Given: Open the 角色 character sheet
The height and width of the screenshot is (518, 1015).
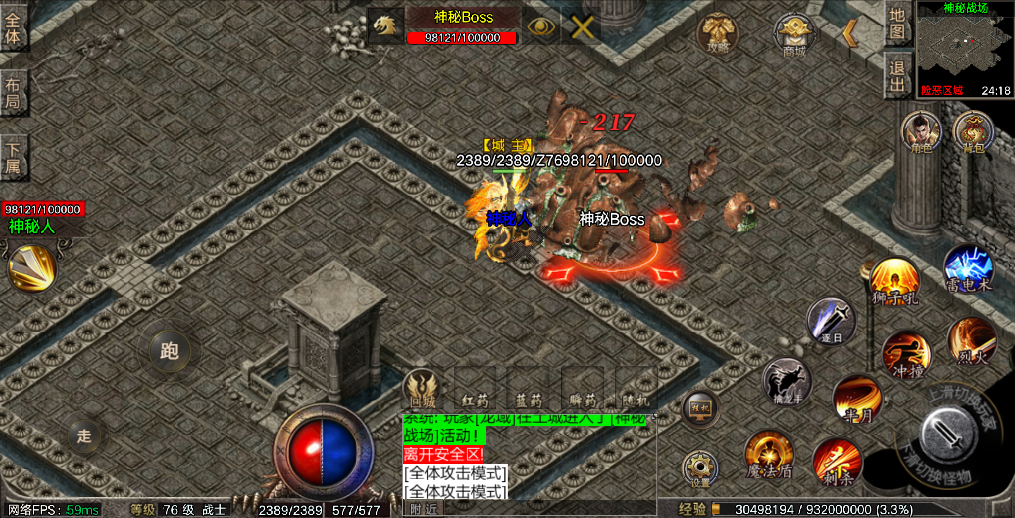Looking at the screenshot, I should click(x=921, y=131).
